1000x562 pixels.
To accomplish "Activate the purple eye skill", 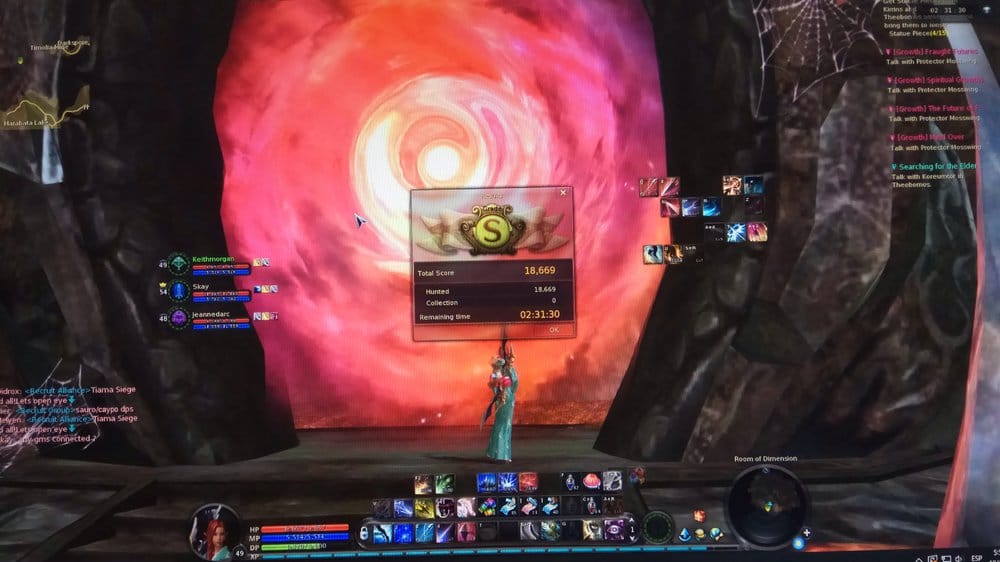I will (x=614, y=530).
